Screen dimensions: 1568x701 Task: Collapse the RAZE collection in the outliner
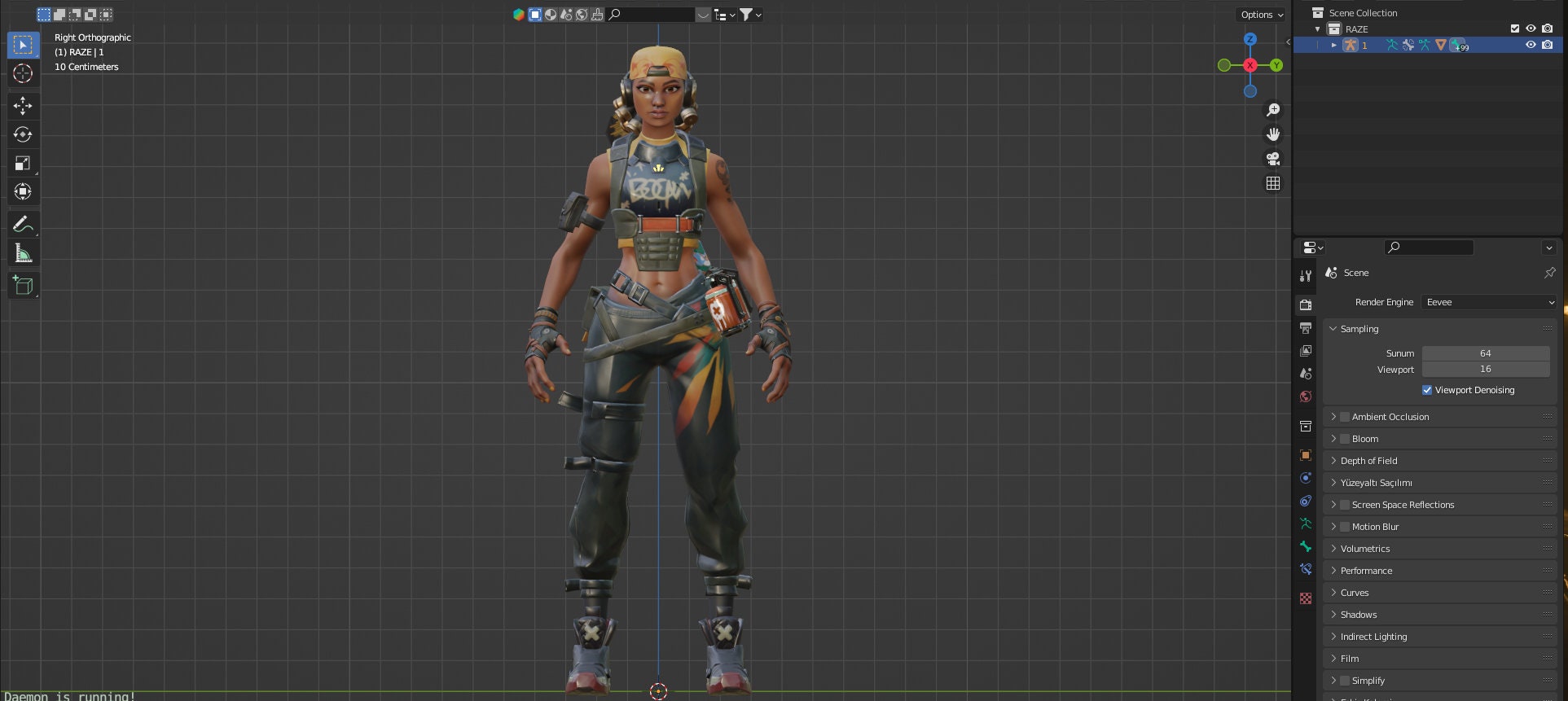tap(1317, 28)
